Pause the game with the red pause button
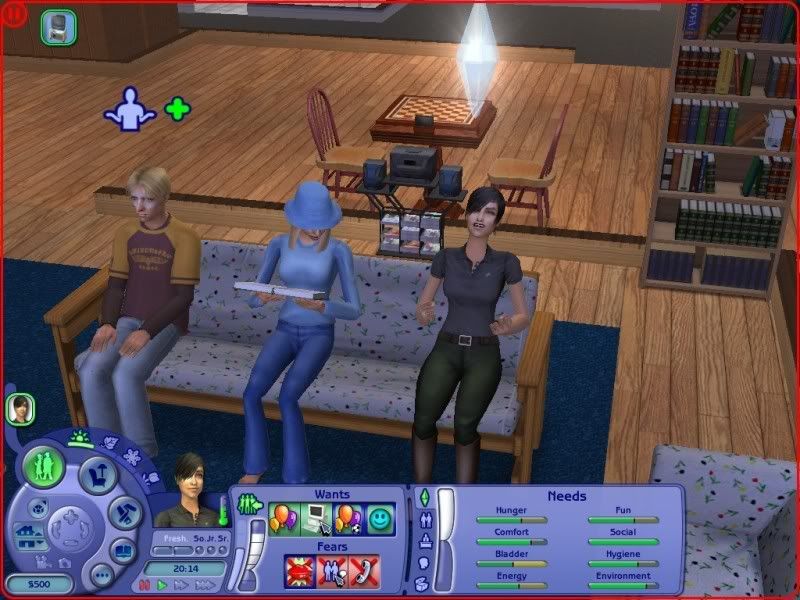 pyautogui.click(x=144, y=583)
